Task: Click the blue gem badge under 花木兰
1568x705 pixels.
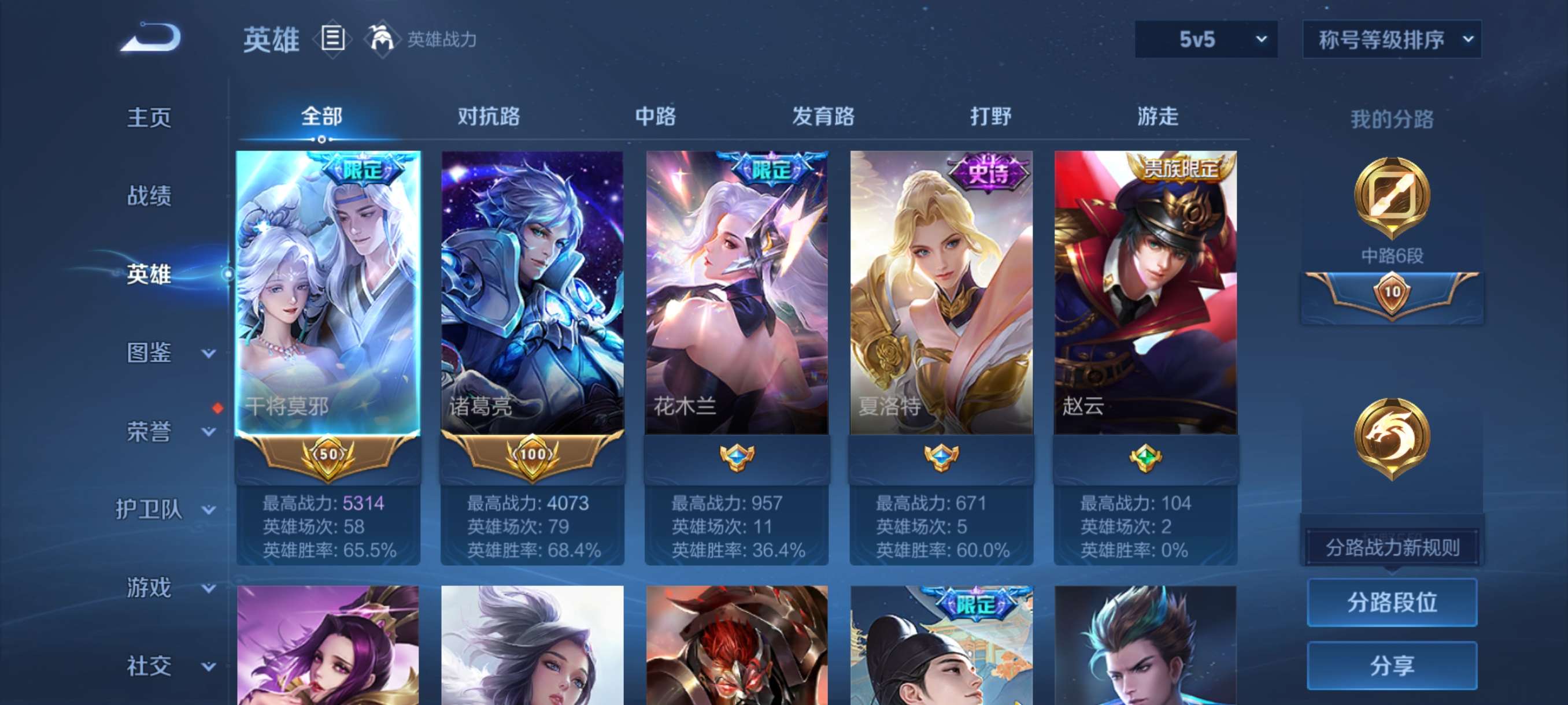Action: click(x=737, y=459)
